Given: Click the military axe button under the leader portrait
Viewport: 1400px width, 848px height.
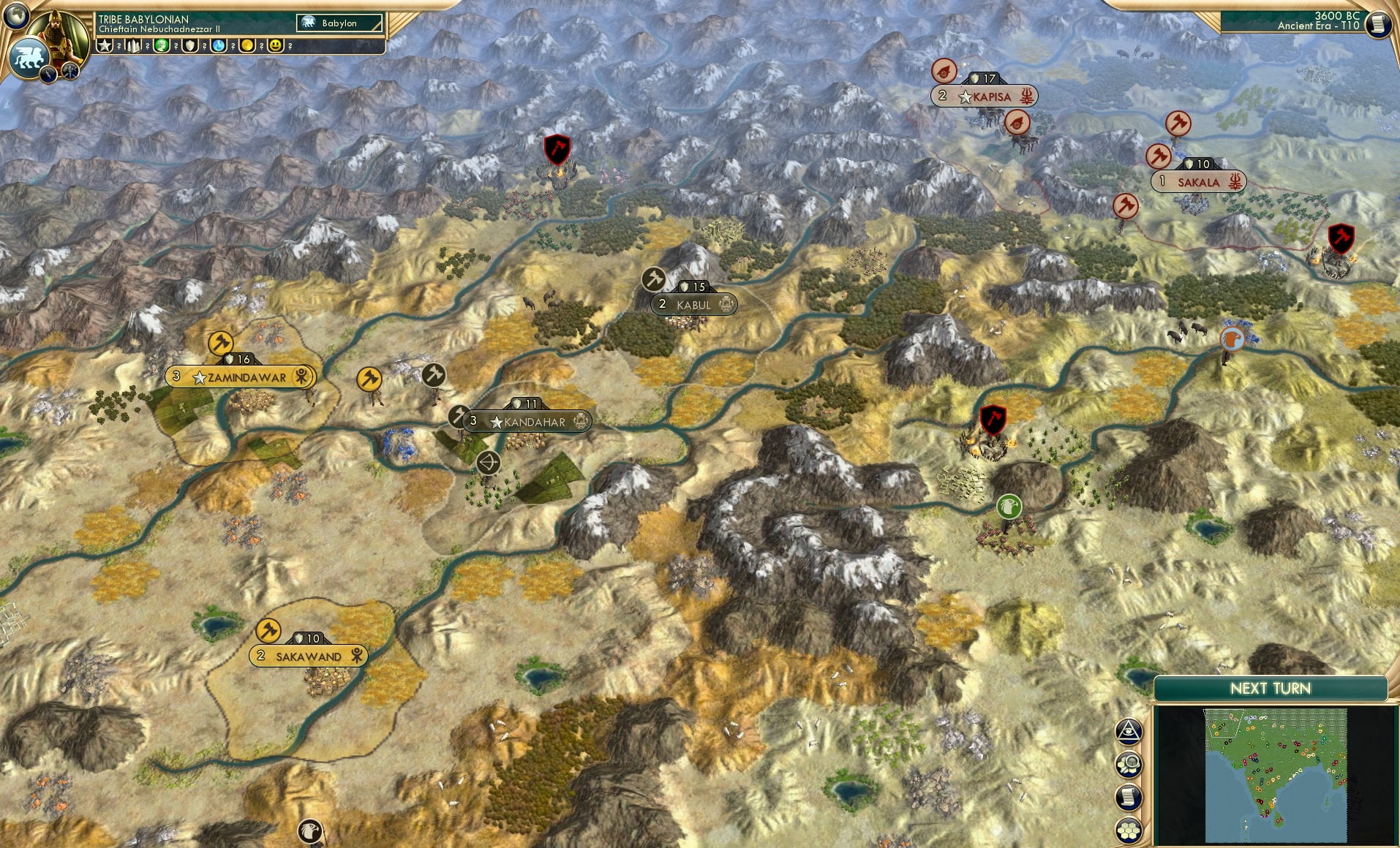Looking at the screenshot, I should click(x=70, y=72).
